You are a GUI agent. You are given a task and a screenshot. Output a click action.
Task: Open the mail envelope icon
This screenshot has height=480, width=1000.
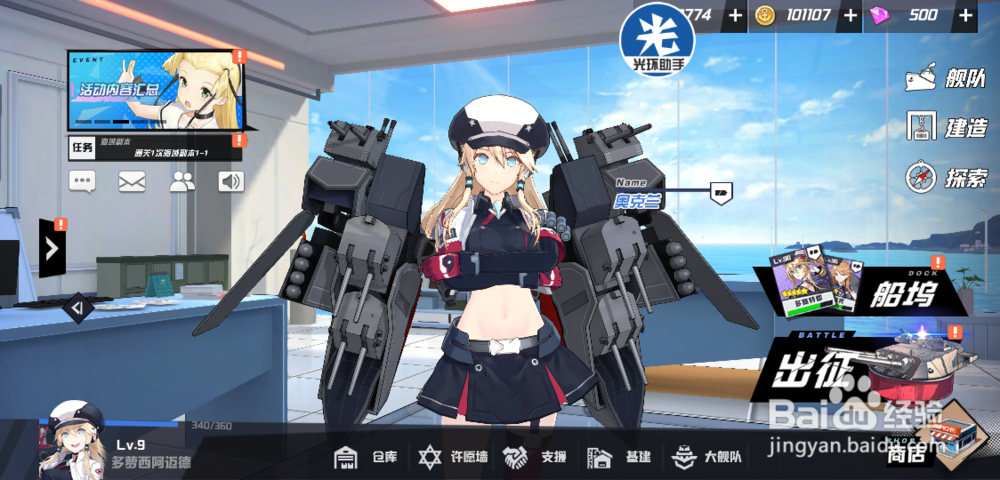click(132, 181)
